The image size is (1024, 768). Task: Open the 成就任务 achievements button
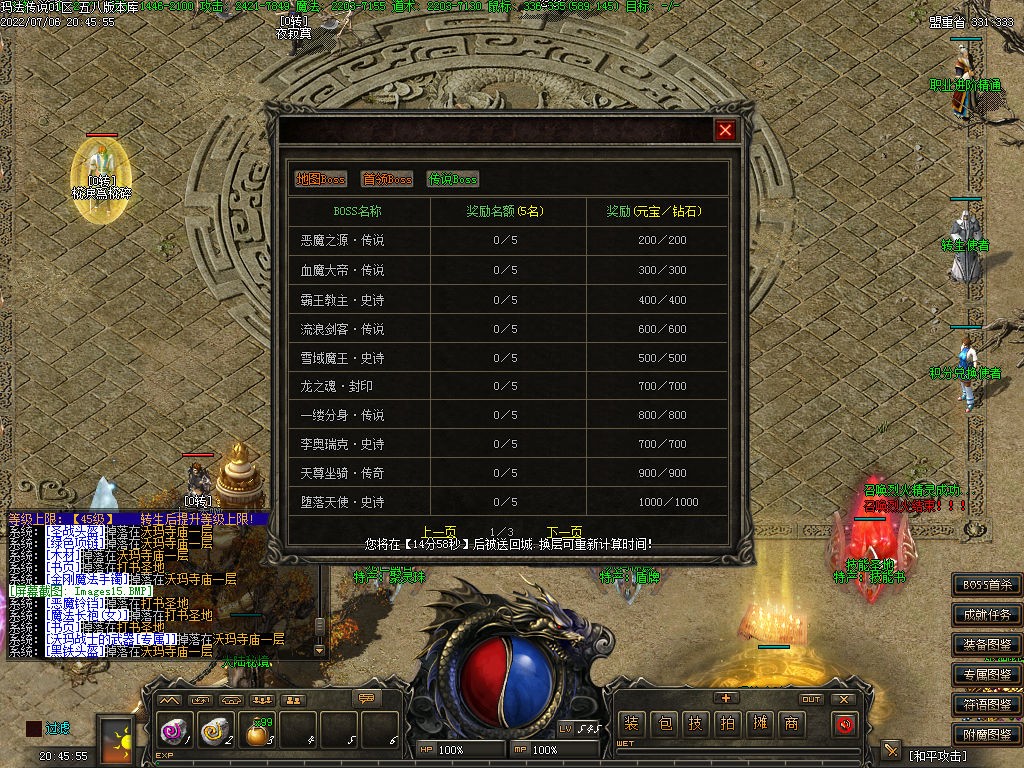[x=987, y=615]
